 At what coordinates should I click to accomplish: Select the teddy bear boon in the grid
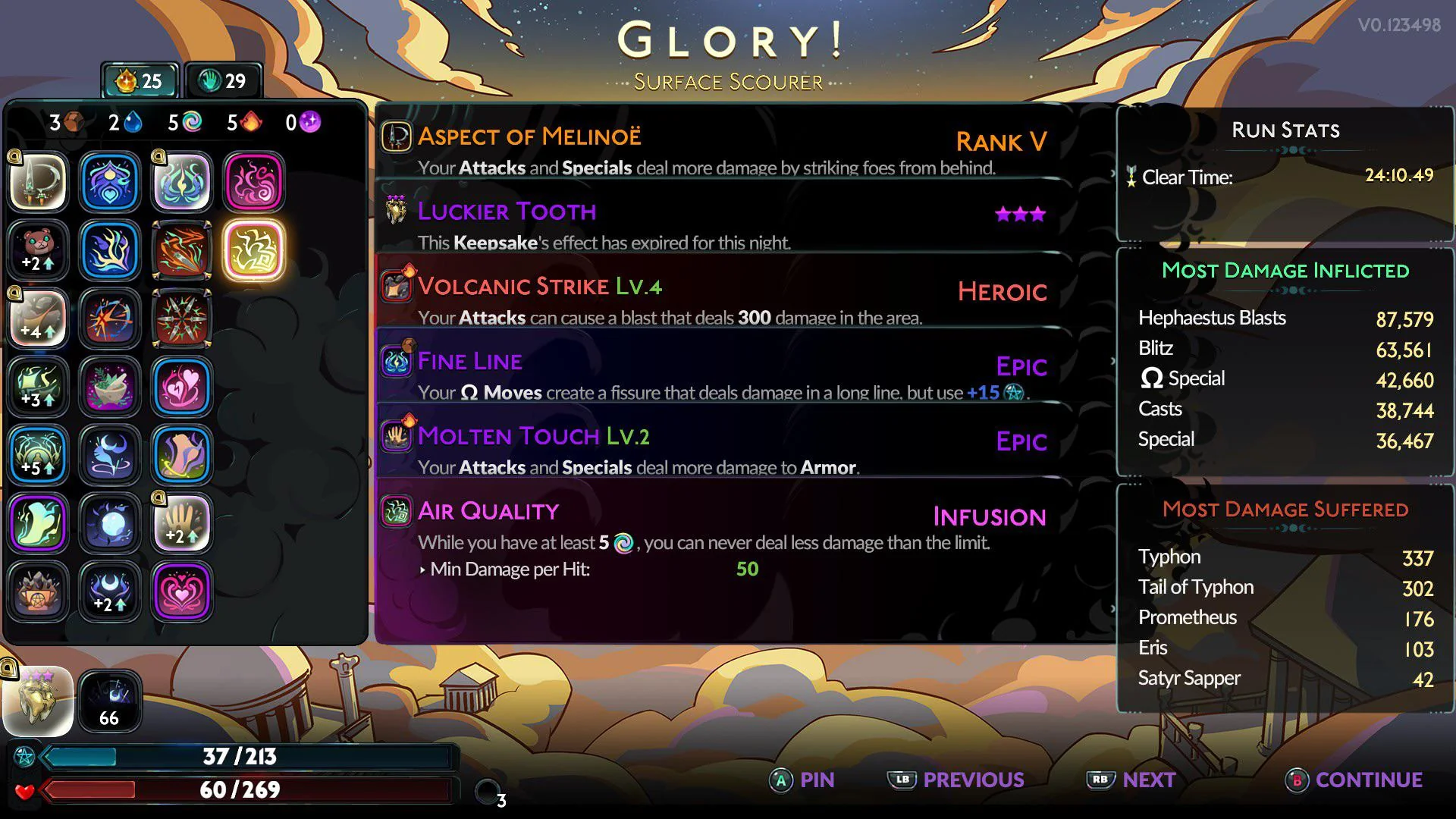click(x=38, y=250)
